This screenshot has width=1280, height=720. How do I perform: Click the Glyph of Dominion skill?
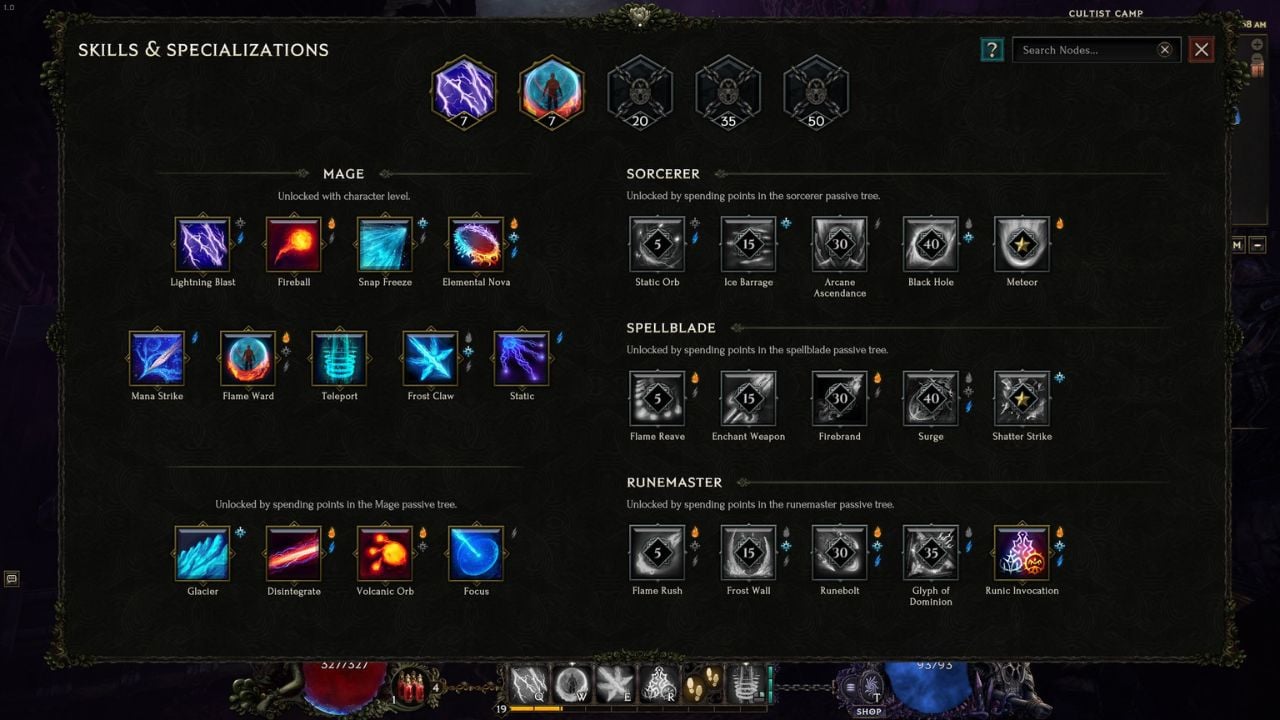930,552
